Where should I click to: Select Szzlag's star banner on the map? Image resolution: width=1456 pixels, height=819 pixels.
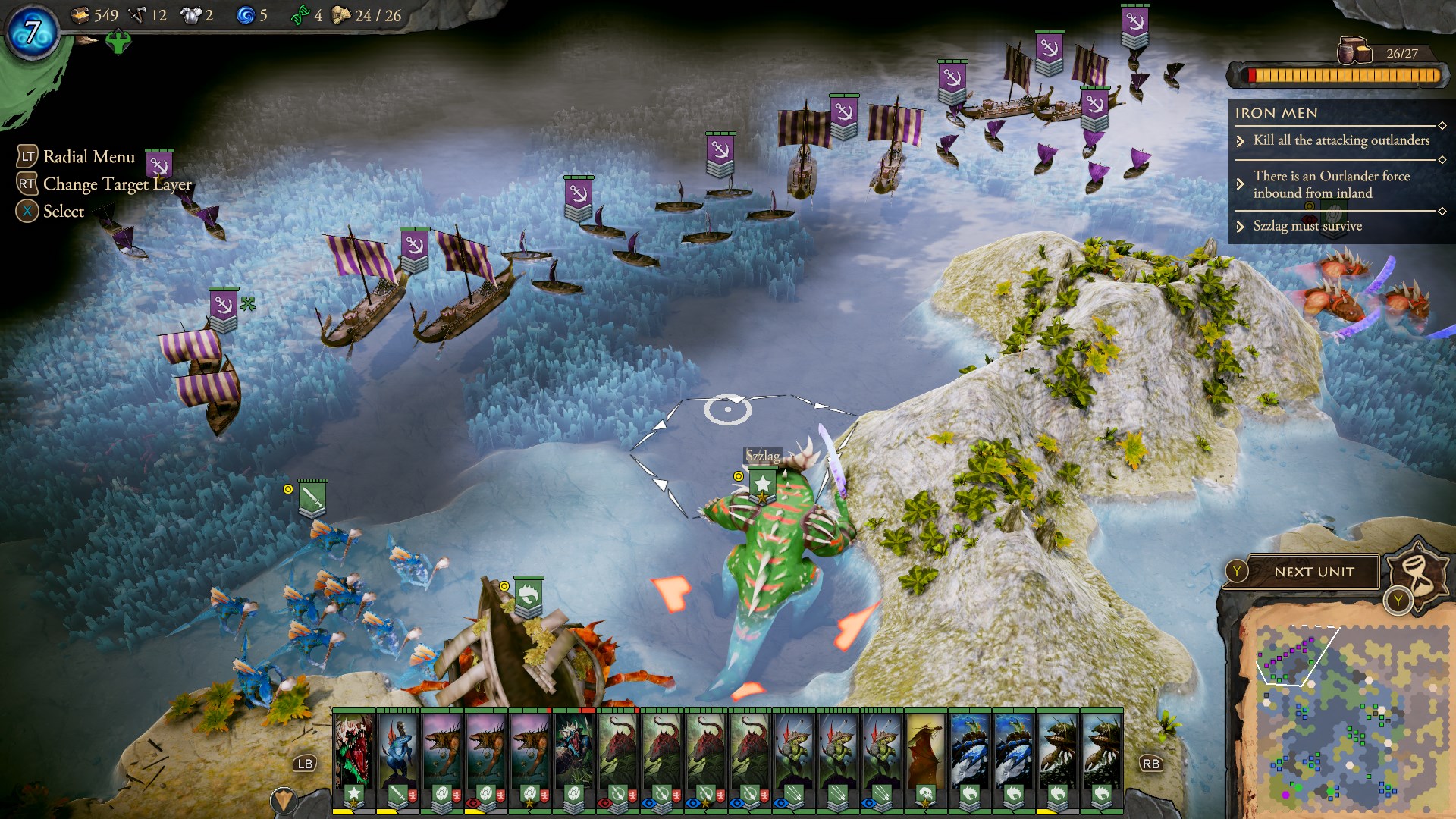pyautogui.click(x=762, y=484)
